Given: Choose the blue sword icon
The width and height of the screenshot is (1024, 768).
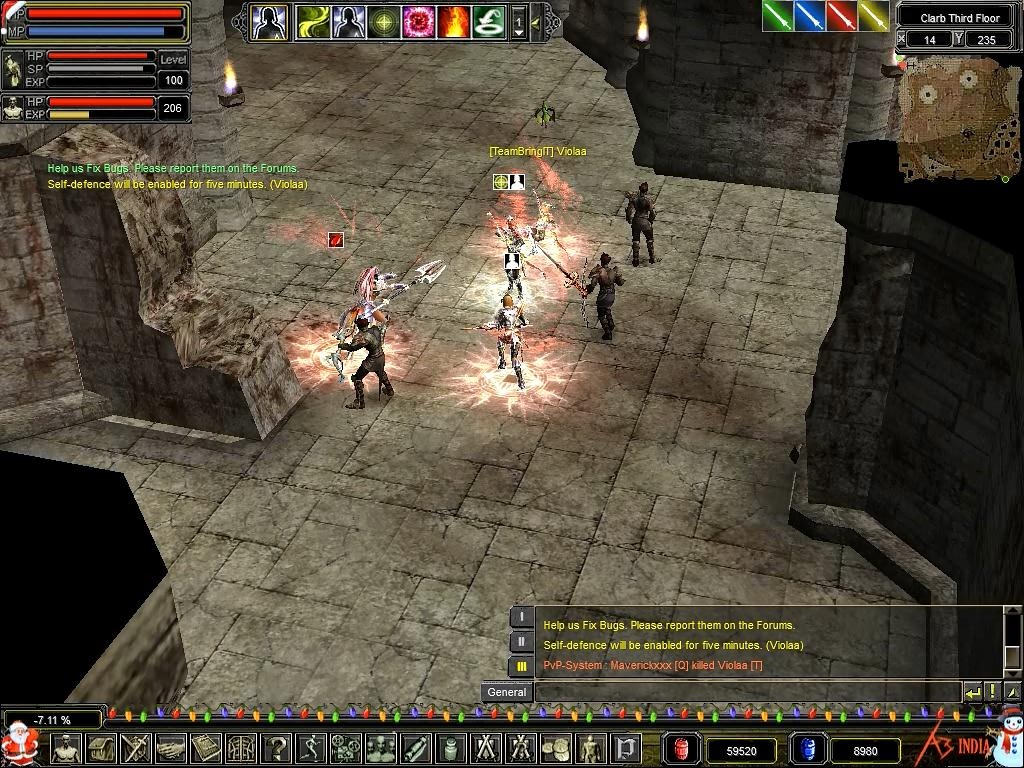Looking at the screenshot, I should click(810, 16).
